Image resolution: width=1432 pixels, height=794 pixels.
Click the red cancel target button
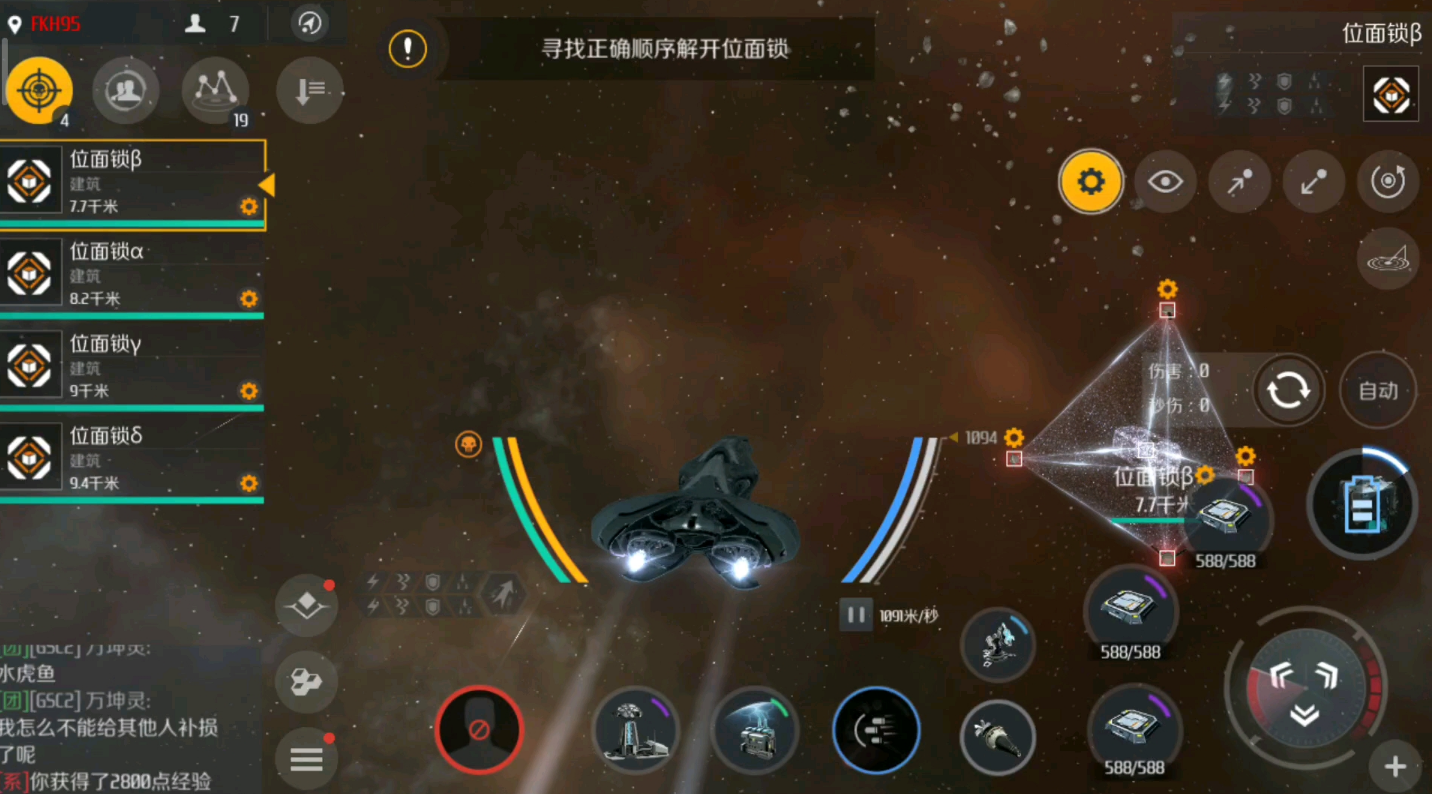tap(480, 730)
